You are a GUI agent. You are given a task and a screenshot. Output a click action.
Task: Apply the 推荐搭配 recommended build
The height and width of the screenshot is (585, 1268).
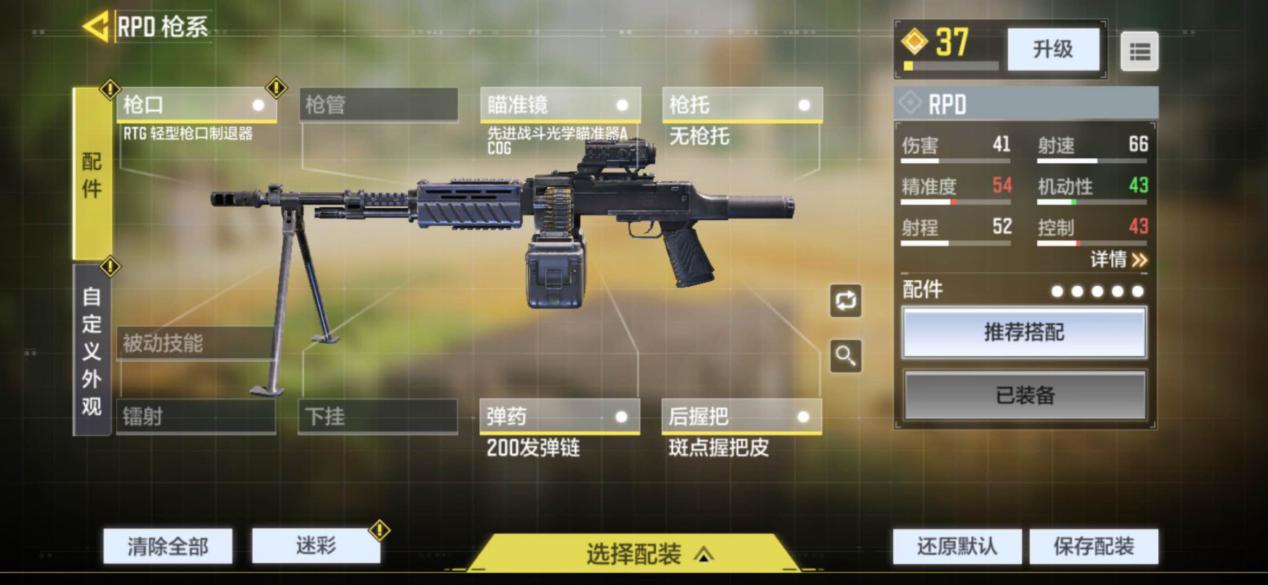1024,333
